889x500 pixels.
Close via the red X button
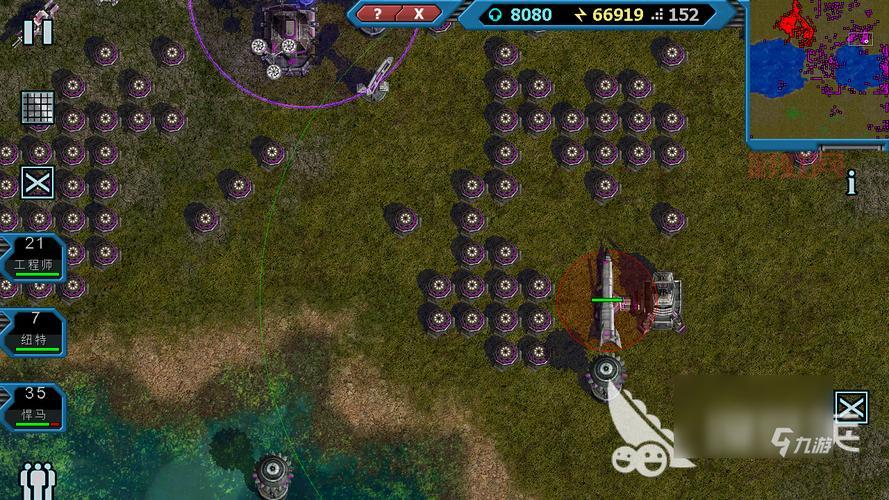pyautogui.click(x=420, y=14)
